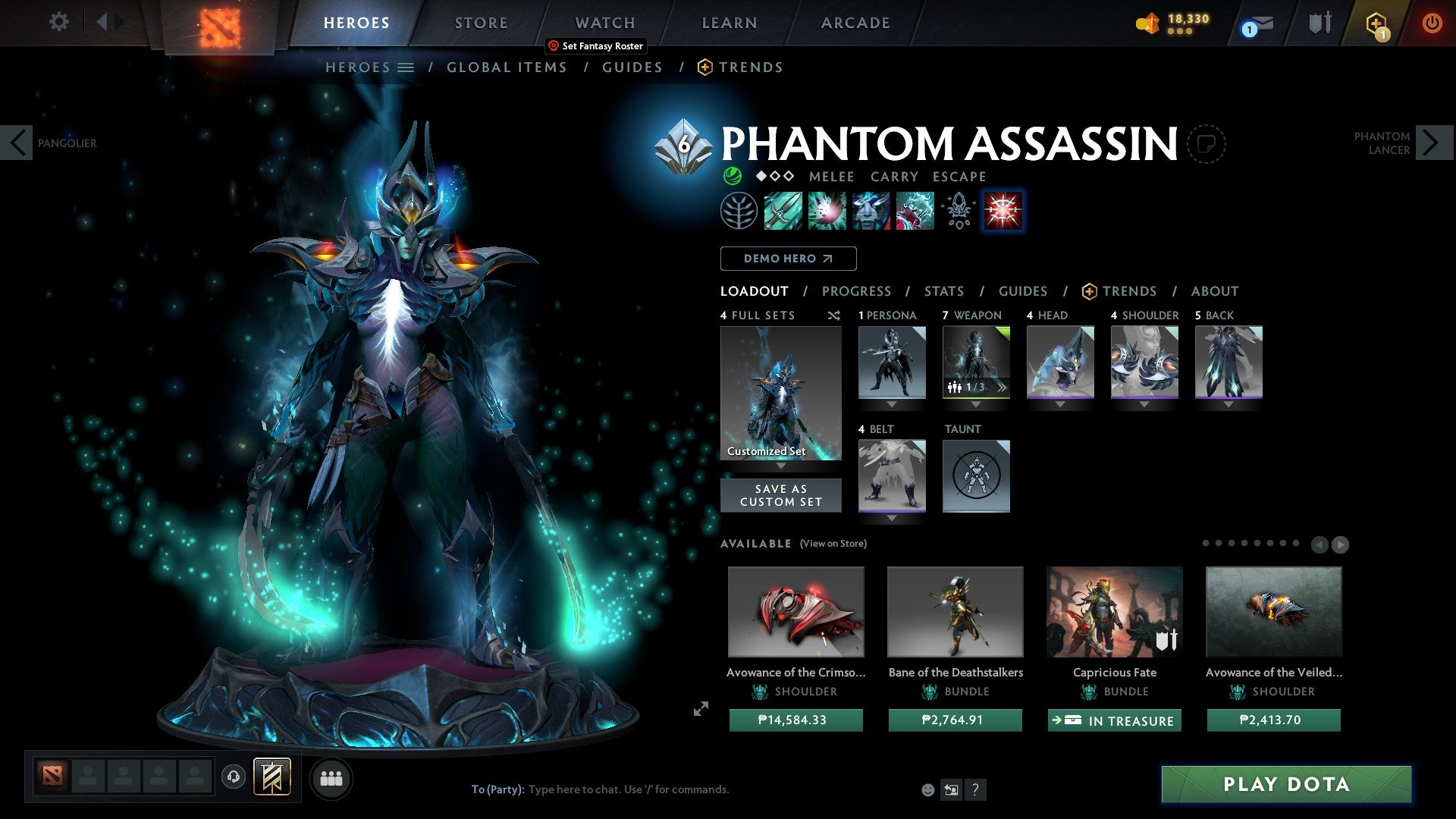Switch to the Watch tab

click(605, 23)
